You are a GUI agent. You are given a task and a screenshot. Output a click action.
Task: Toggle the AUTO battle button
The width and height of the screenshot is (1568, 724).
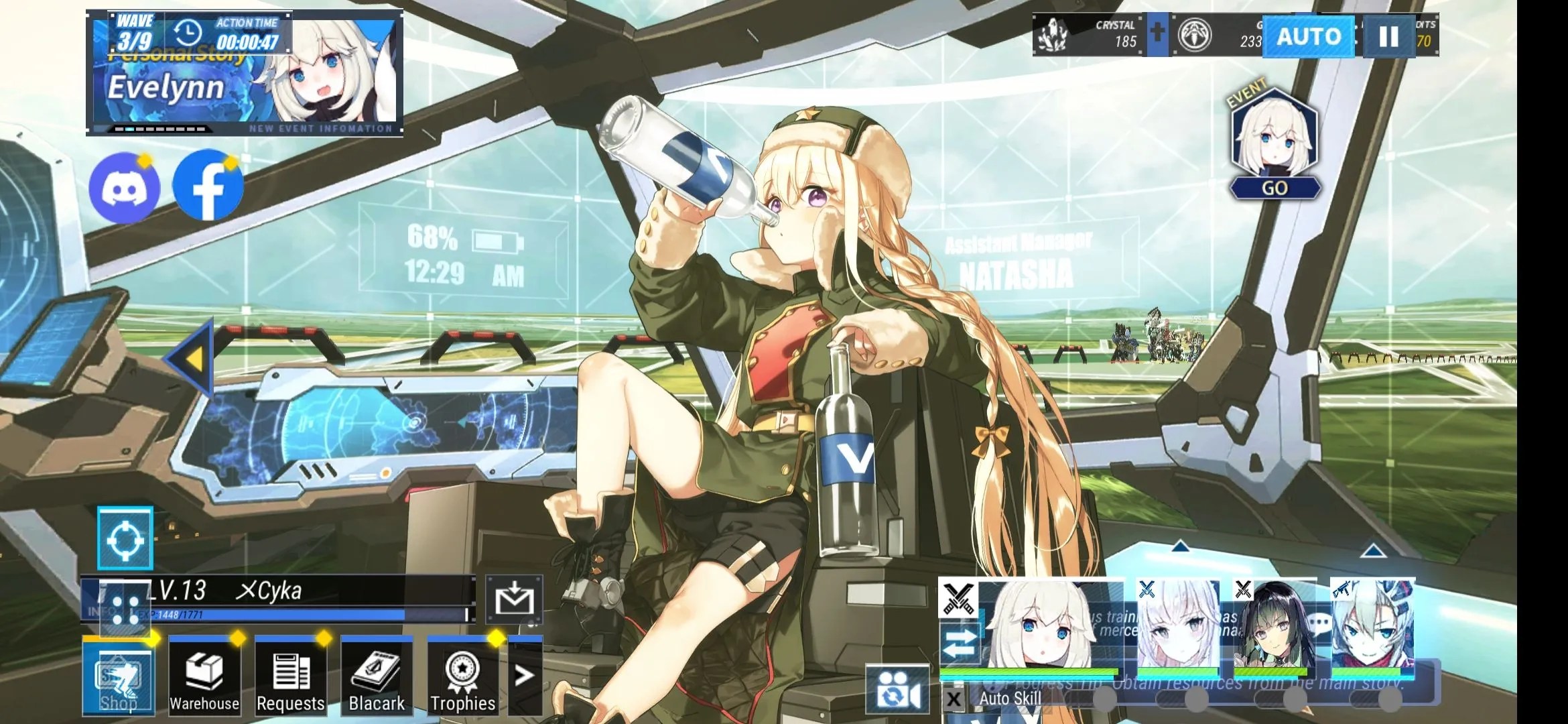coord(1307,36)
